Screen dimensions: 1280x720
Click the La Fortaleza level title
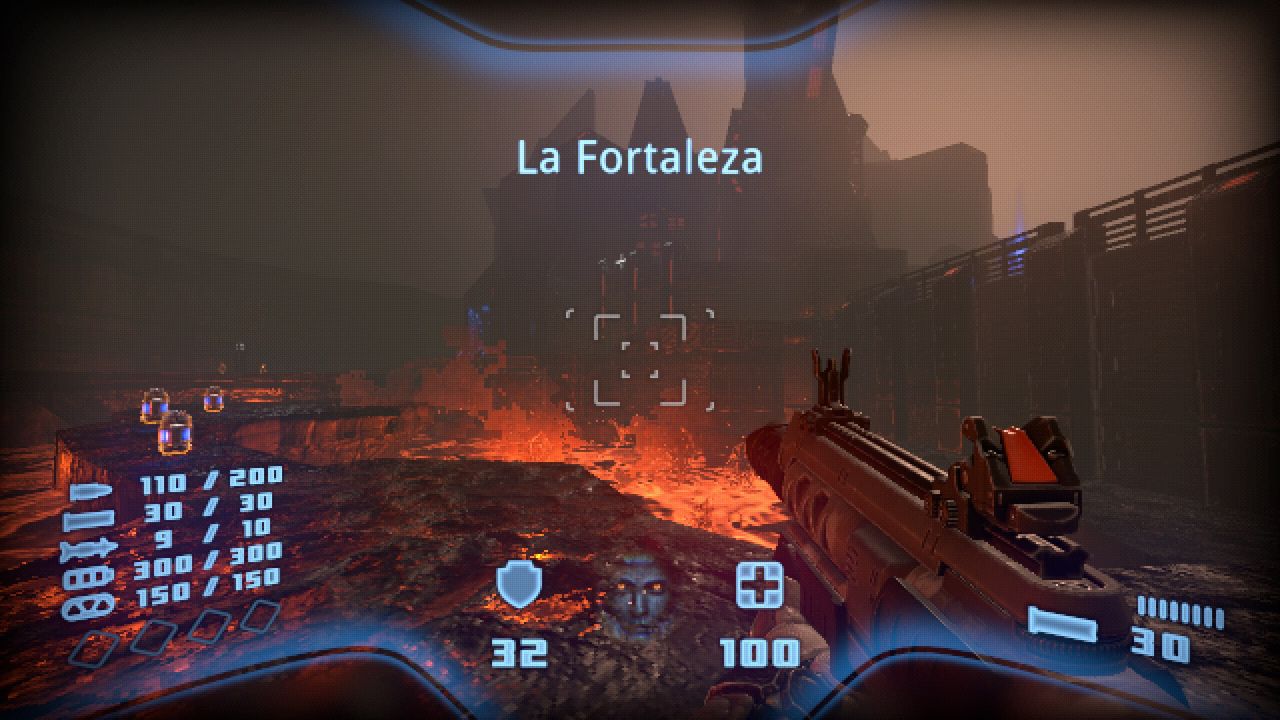641,155
